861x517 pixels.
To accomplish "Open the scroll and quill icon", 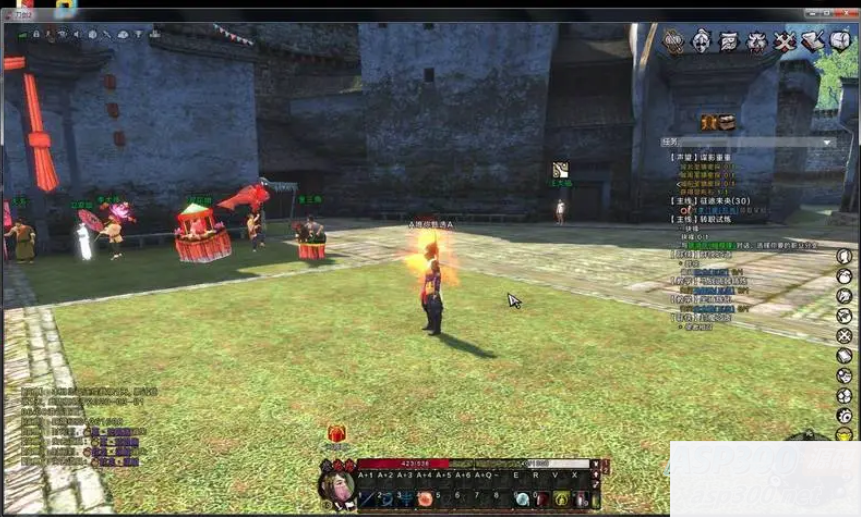I will click(813, 41).
